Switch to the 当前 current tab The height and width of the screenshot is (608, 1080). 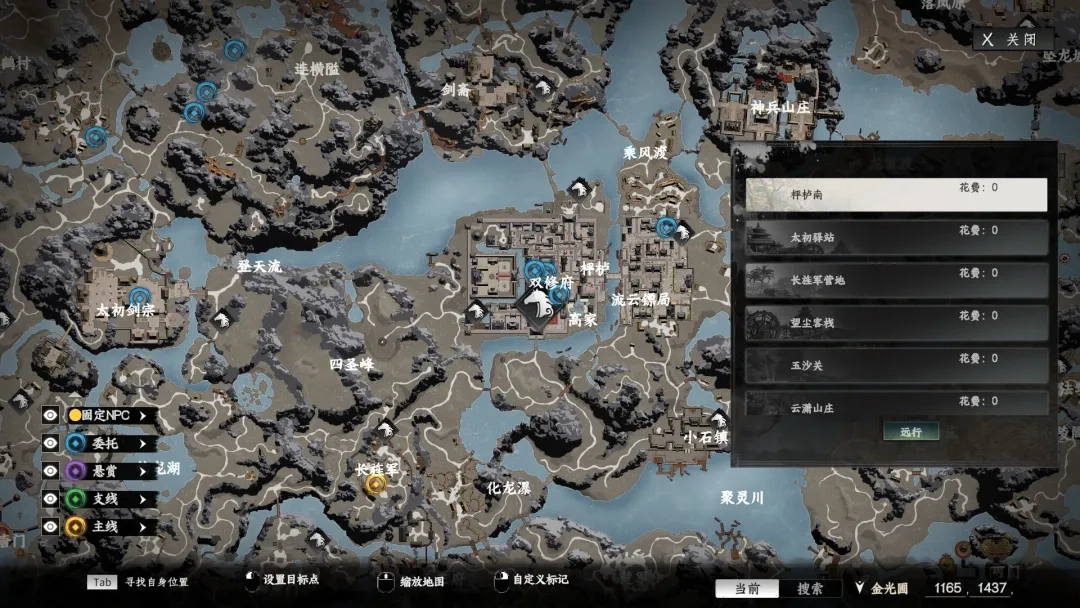[747, 589]
